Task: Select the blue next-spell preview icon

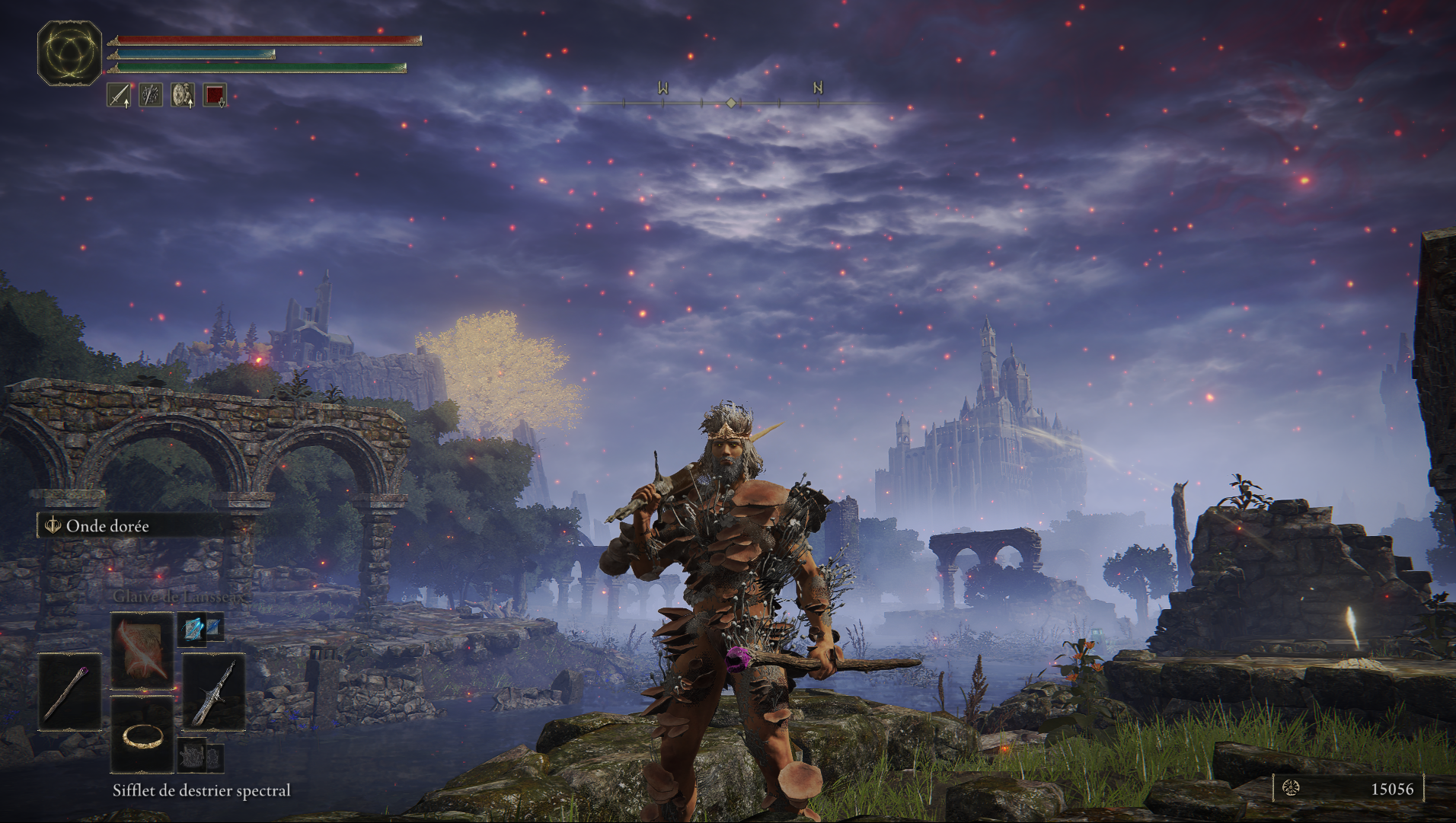Action: pos(201,629)
